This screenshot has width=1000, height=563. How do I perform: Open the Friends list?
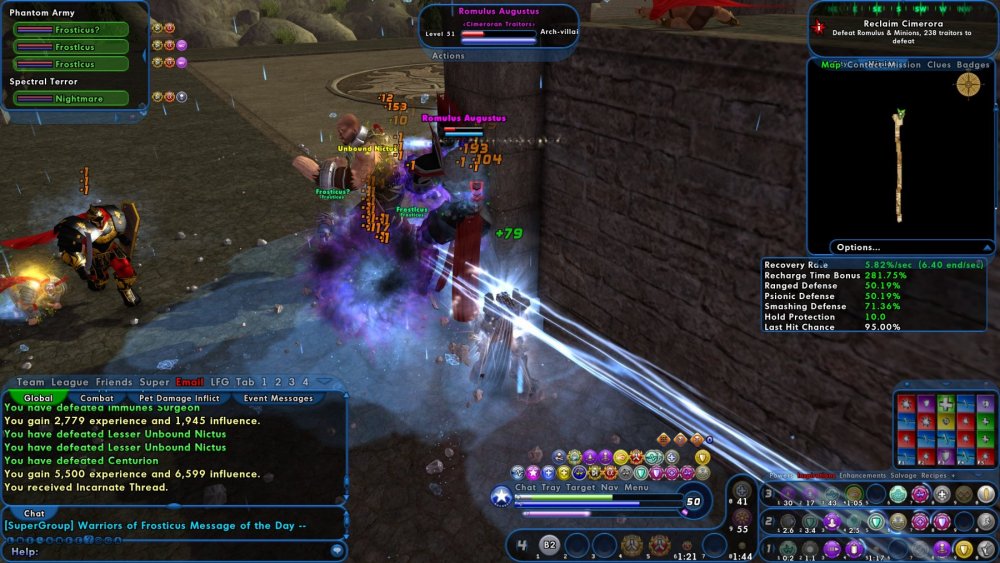(x=114, y=382)
